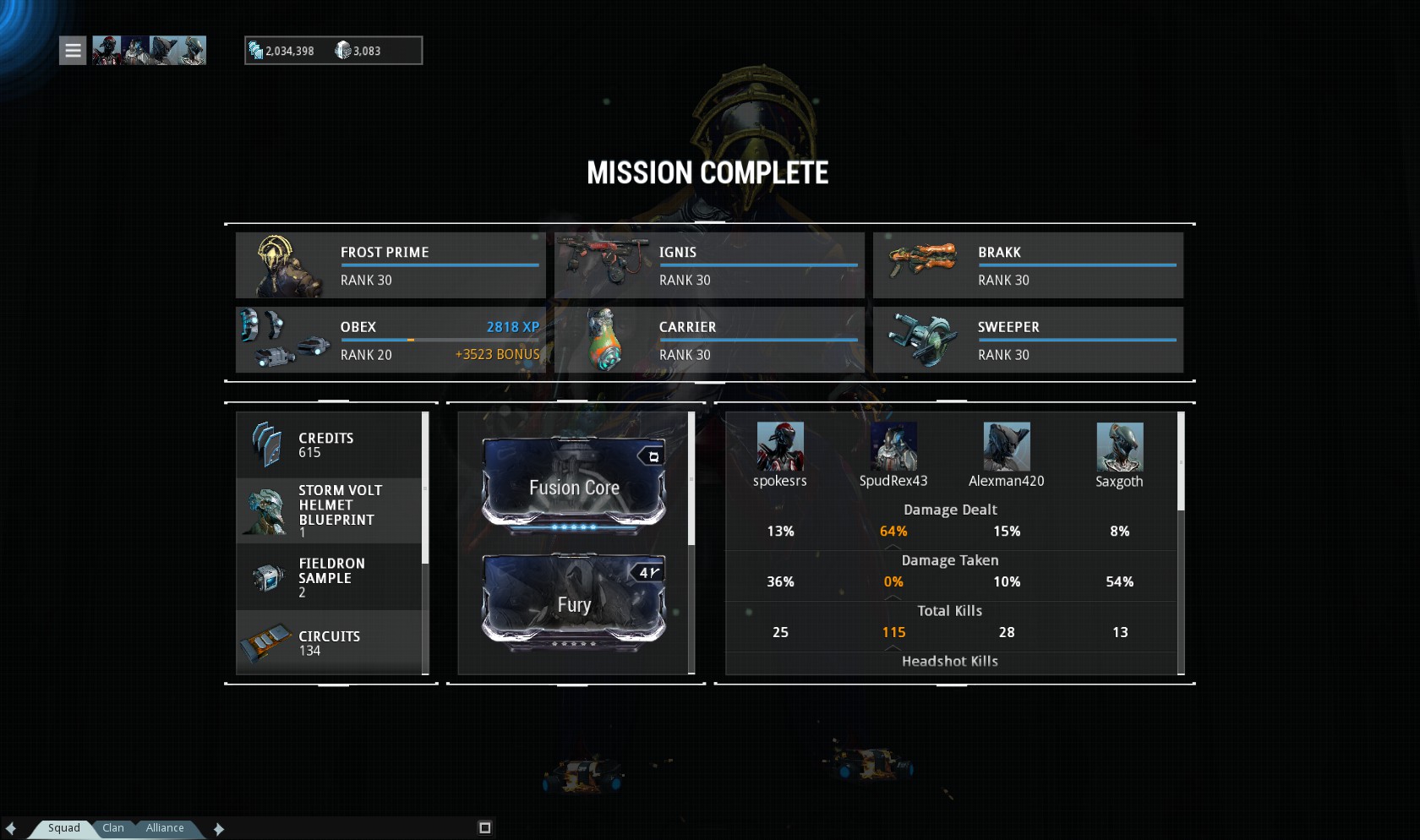Open the hamburger main menu
This screenshot has width=1420, height=840.
pyautogui.click(x=73, y=51)
